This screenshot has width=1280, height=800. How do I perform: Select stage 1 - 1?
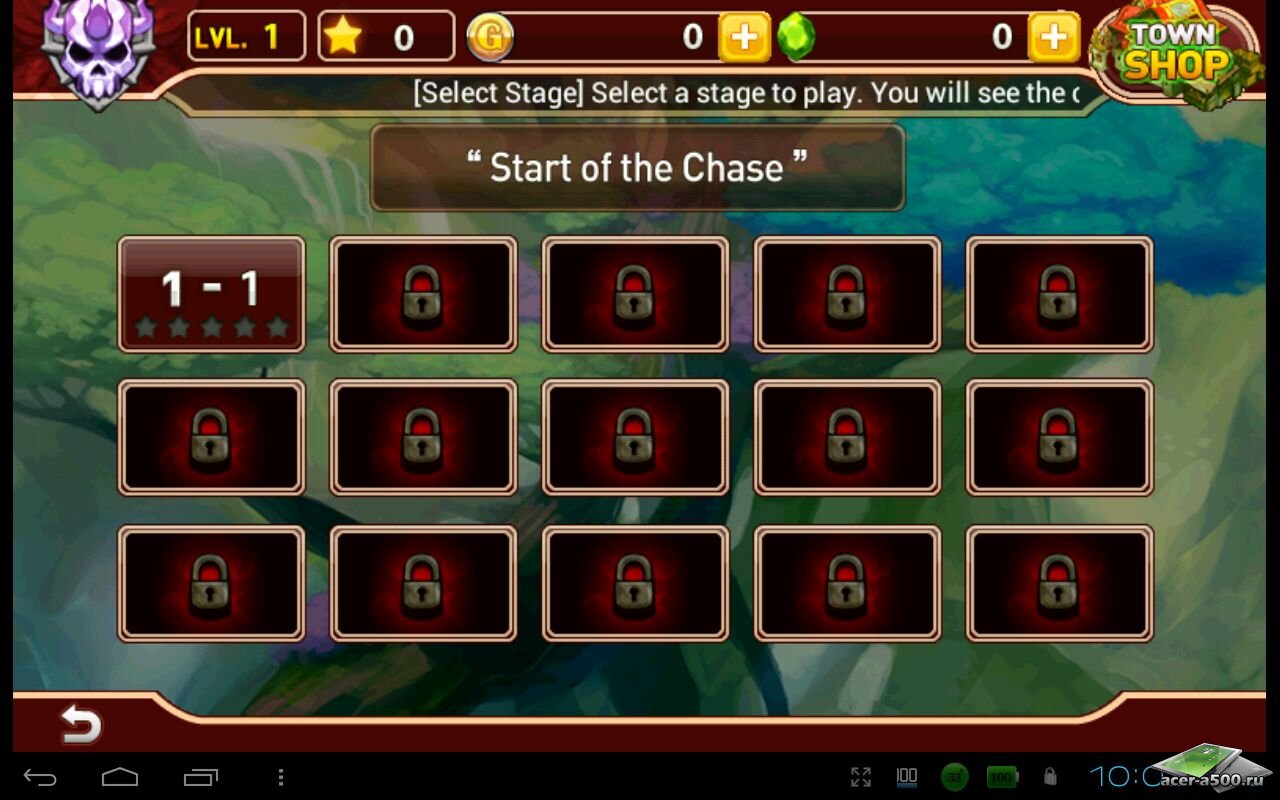pyautogui.click(x=211, y=294)
